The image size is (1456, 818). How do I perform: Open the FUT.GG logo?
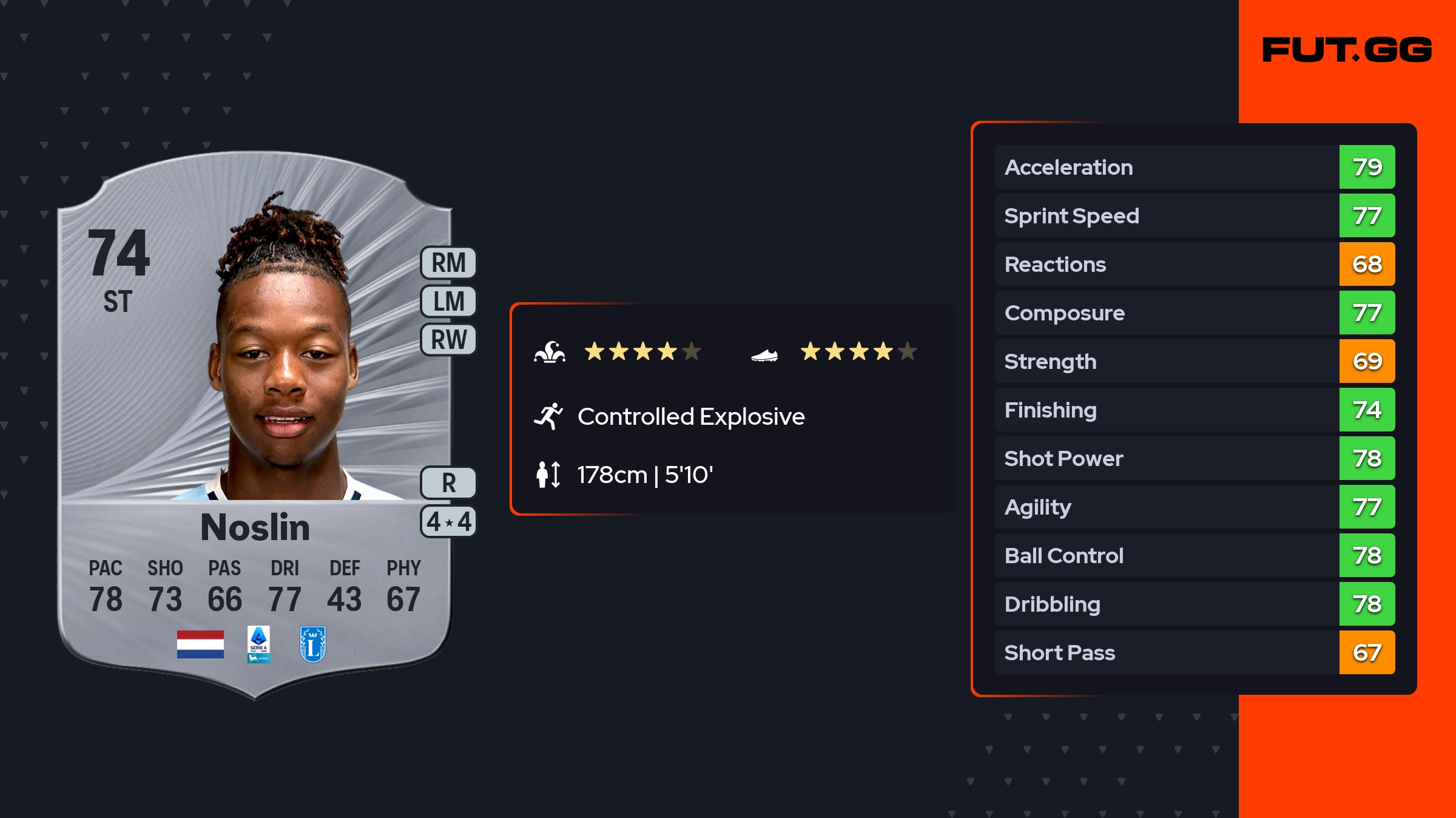pos(1347,50)
